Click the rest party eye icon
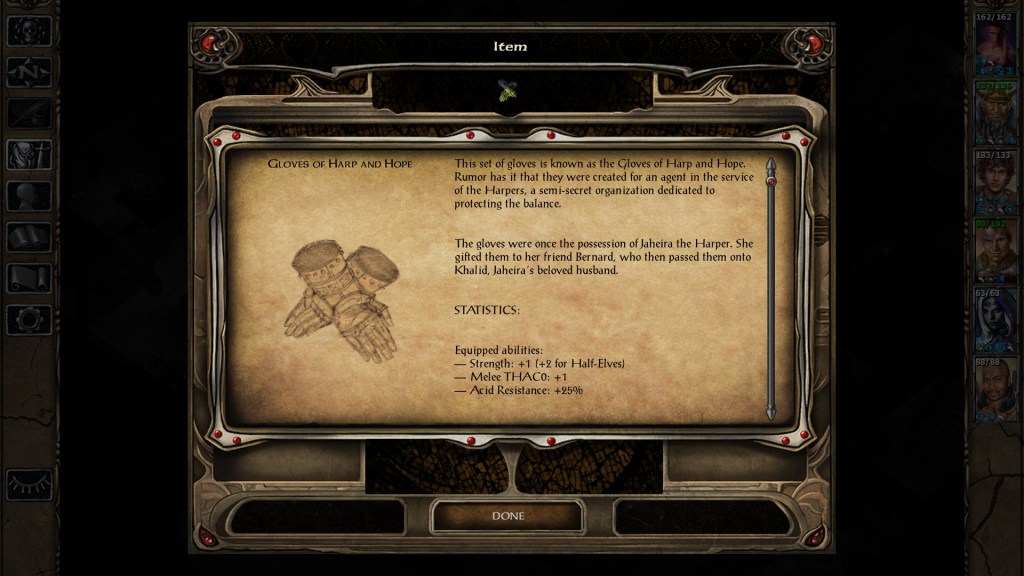This screenshot has width=1024, height=576. pos(29,484)
